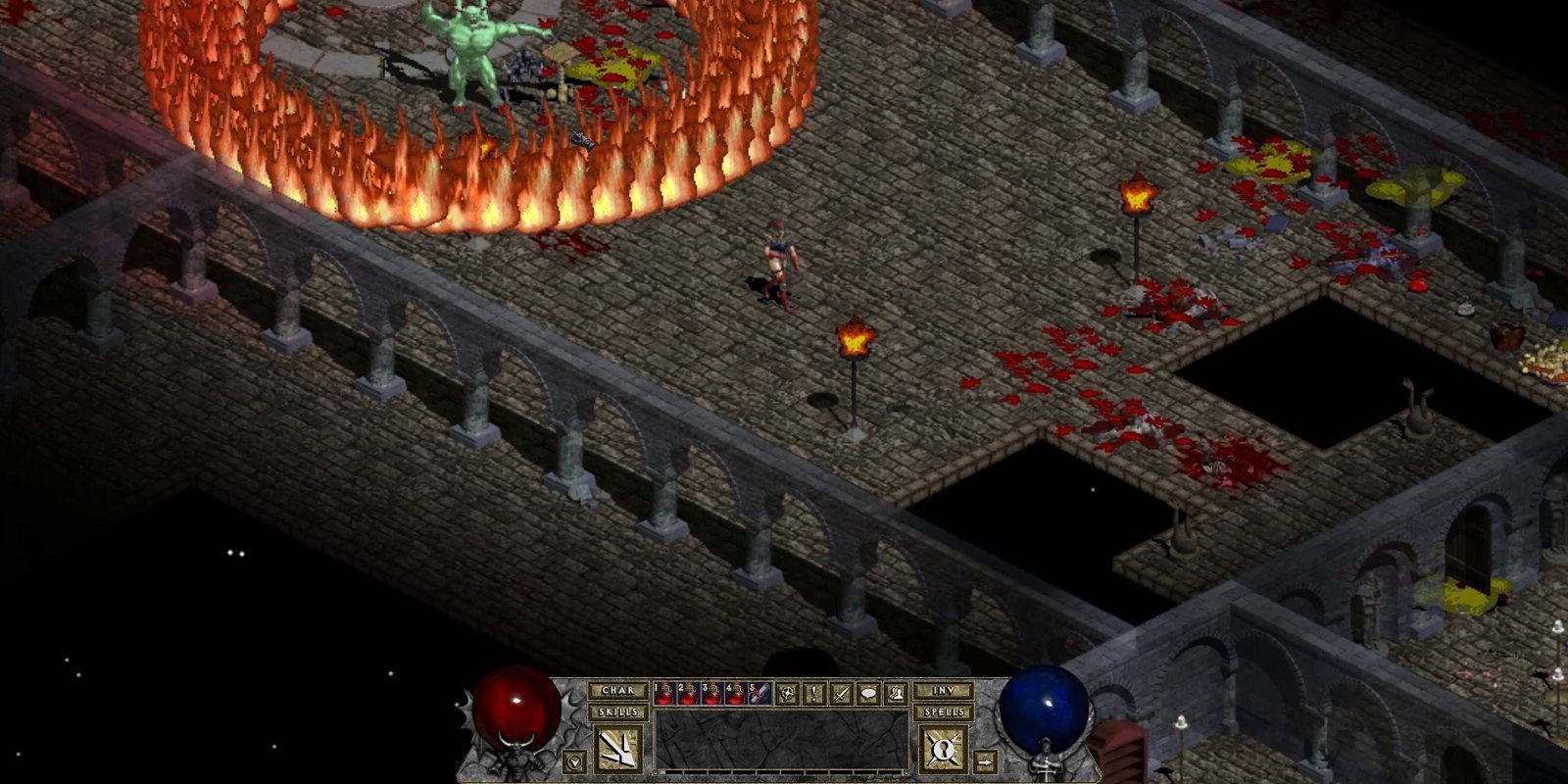Open the INV inventory panel

coord(945,691)
